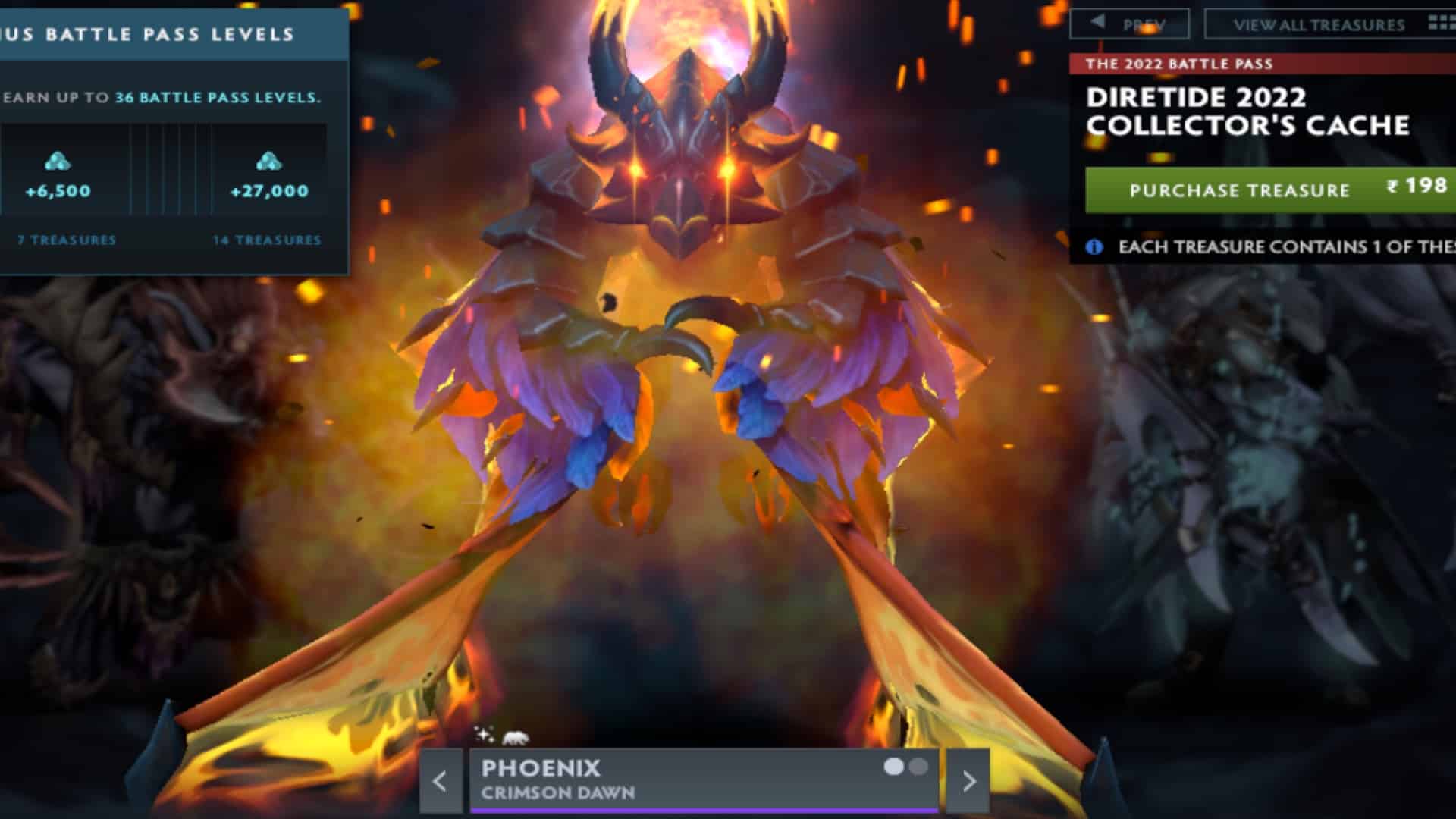
Task: Click the 14 TREASURES label
Action: 268,239
